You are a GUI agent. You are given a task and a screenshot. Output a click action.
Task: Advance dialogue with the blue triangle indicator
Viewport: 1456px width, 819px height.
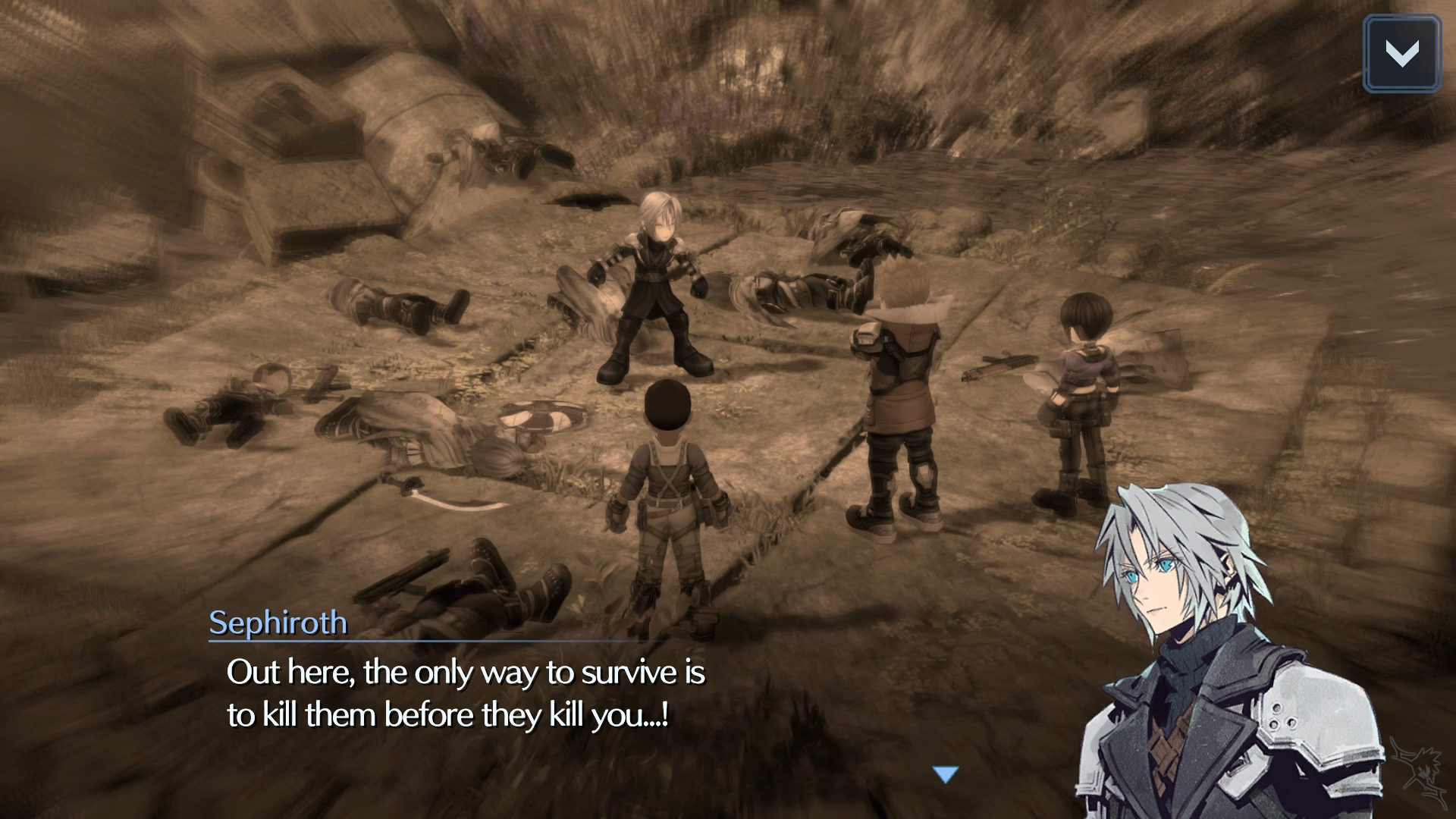(946, 774)
